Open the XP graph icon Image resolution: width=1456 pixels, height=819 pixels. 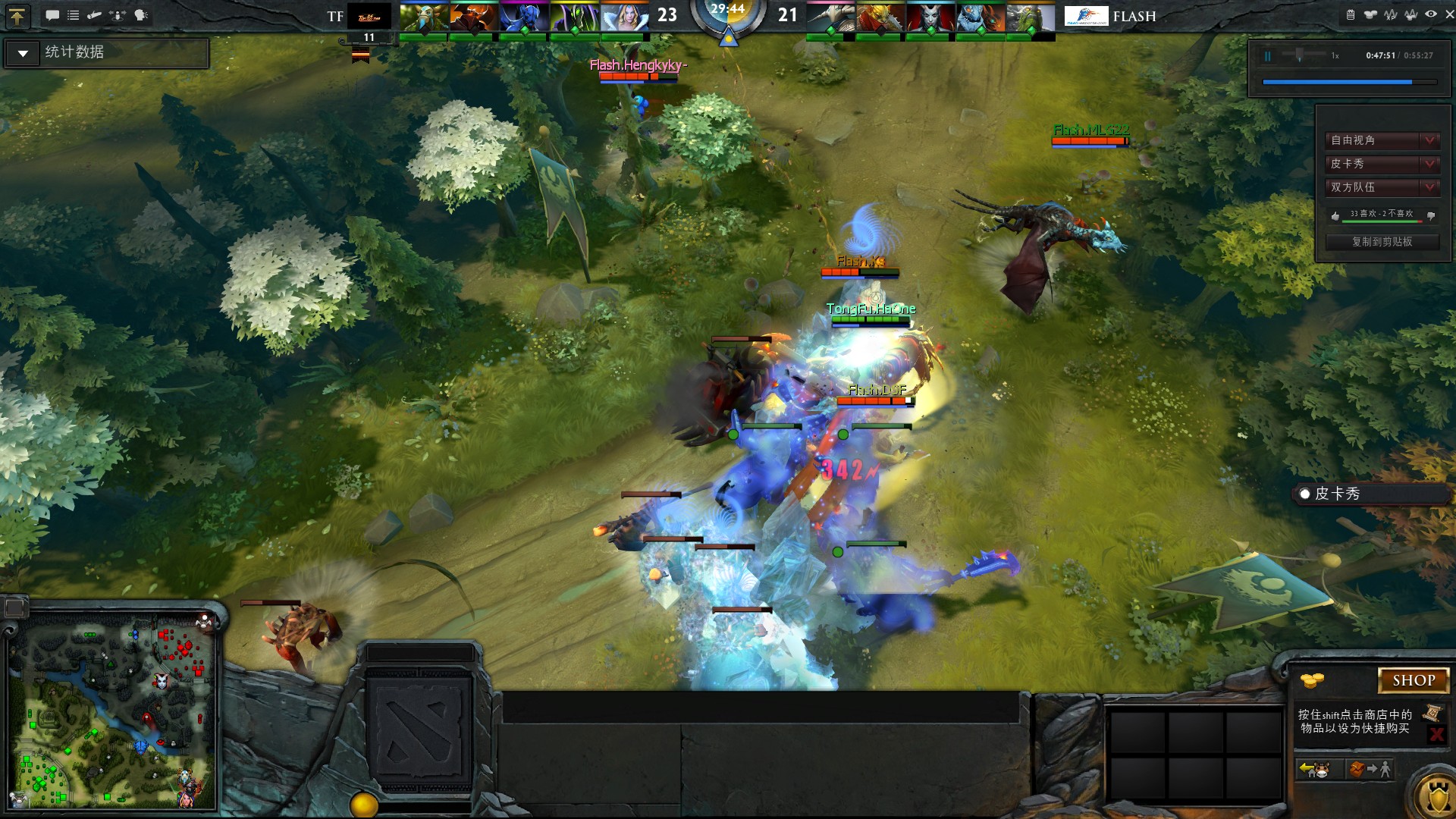1390,14
